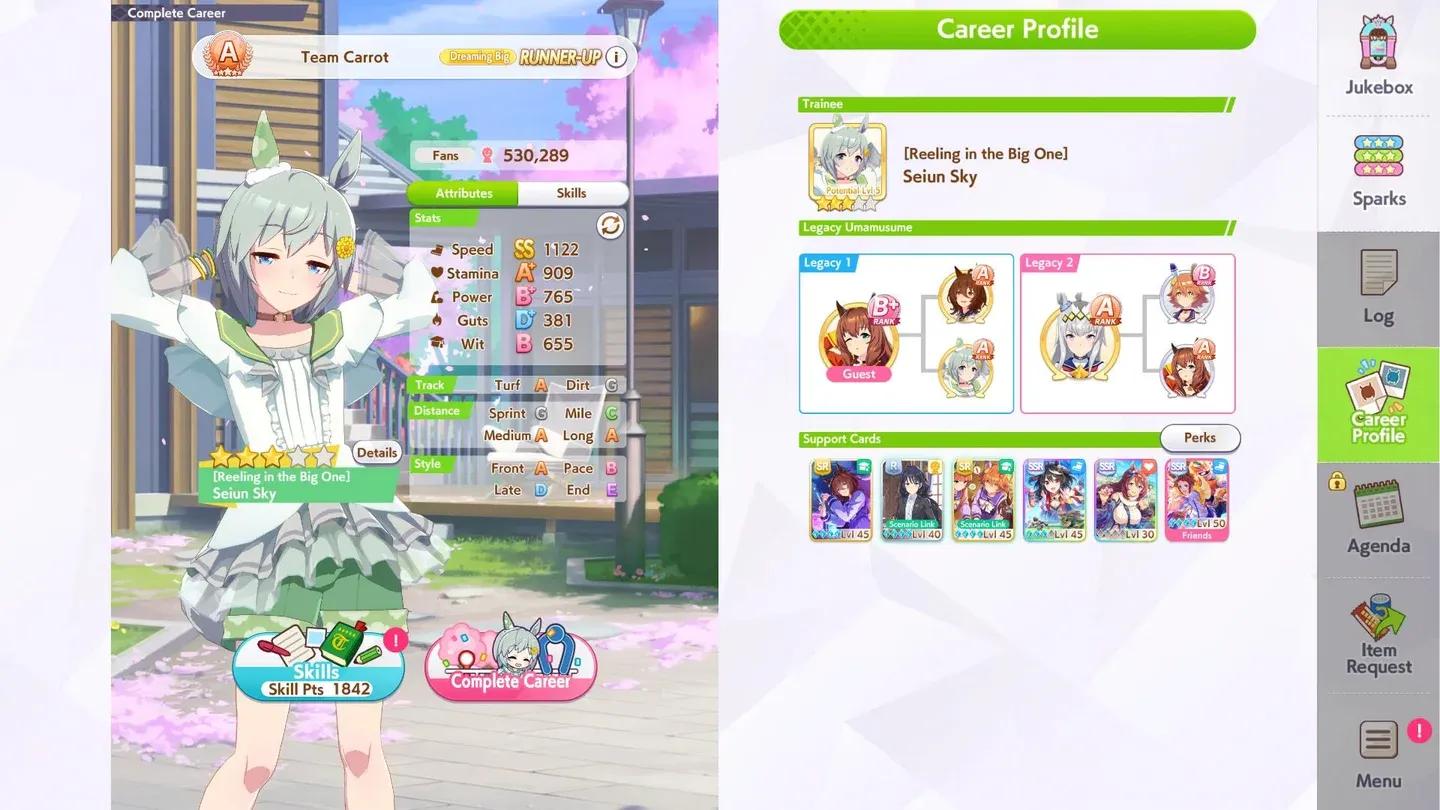Open the Perks panel for Support Cards
Viewport: 1440px width, 810px height.
click(1199, 438)
